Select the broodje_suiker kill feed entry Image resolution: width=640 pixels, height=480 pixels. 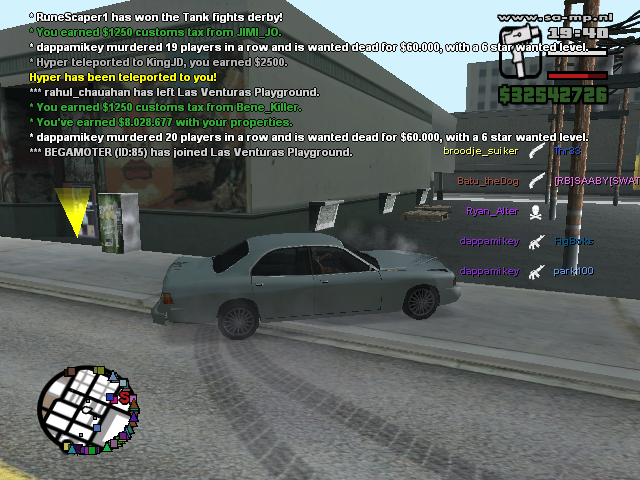(480, 151)
